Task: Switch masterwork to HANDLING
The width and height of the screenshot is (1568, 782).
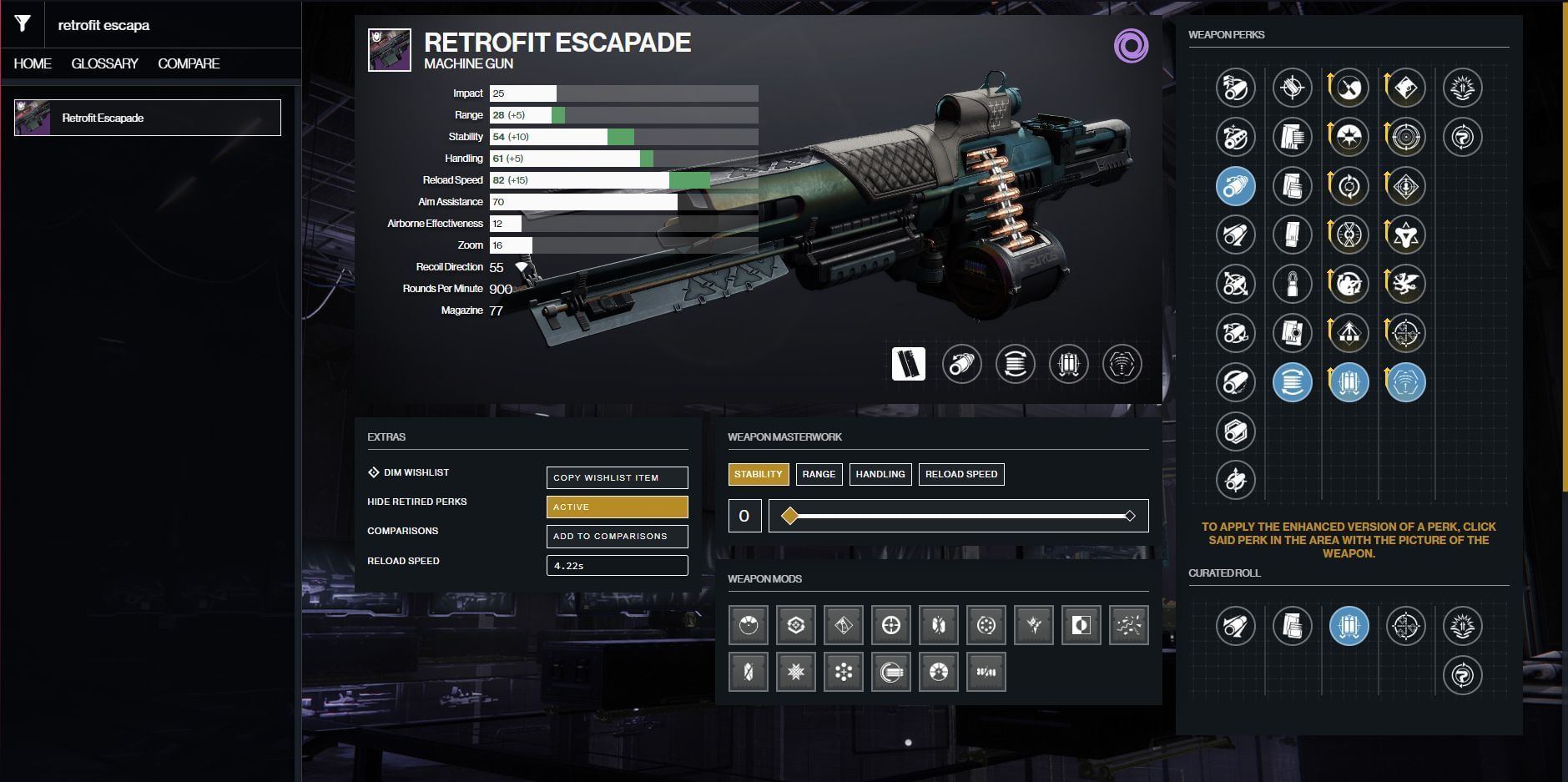Action: point(880,474)
